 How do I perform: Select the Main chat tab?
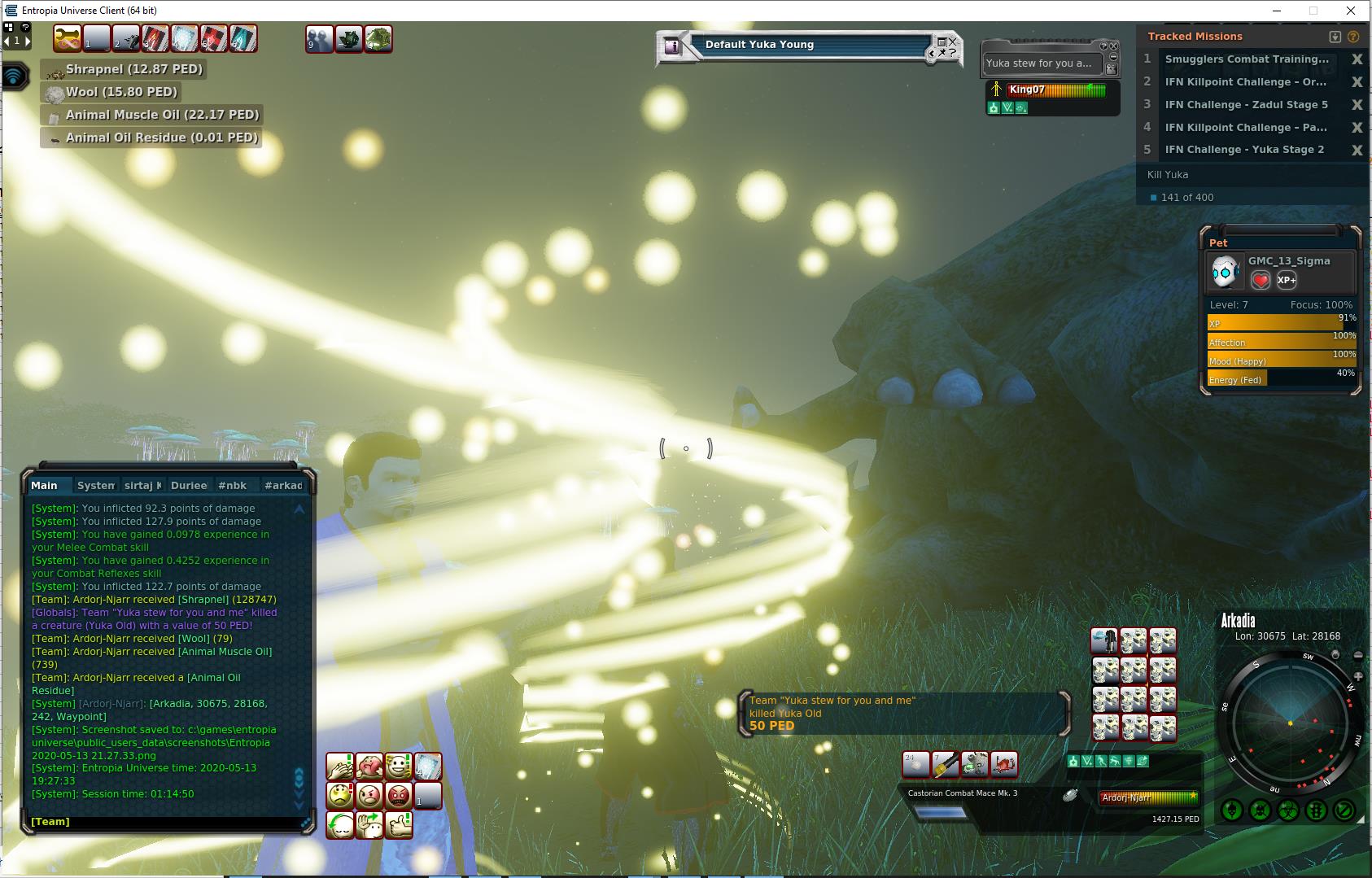point(45,486)
